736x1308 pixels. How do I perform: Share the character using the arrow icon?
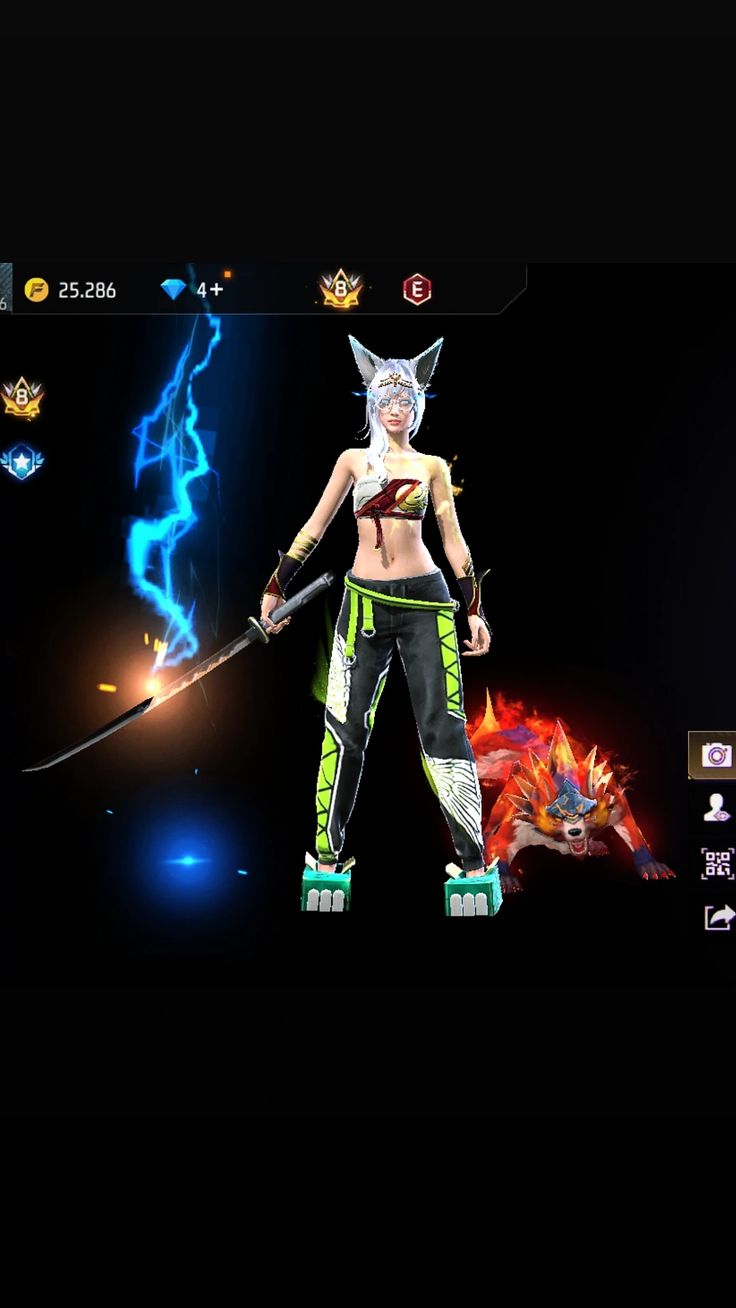[718, 917]
